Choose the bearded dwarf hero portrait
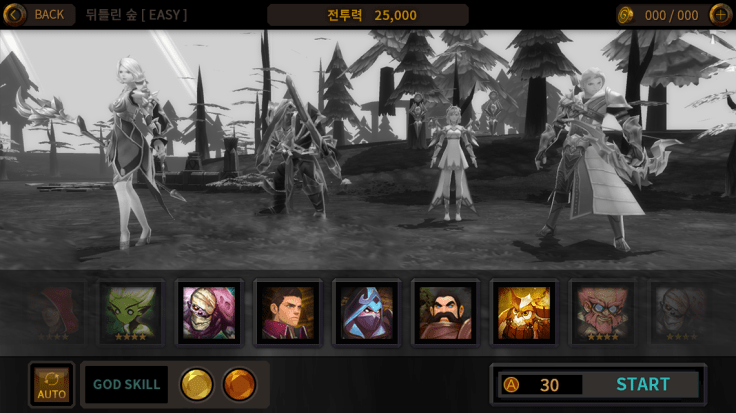 coord(445,312)
